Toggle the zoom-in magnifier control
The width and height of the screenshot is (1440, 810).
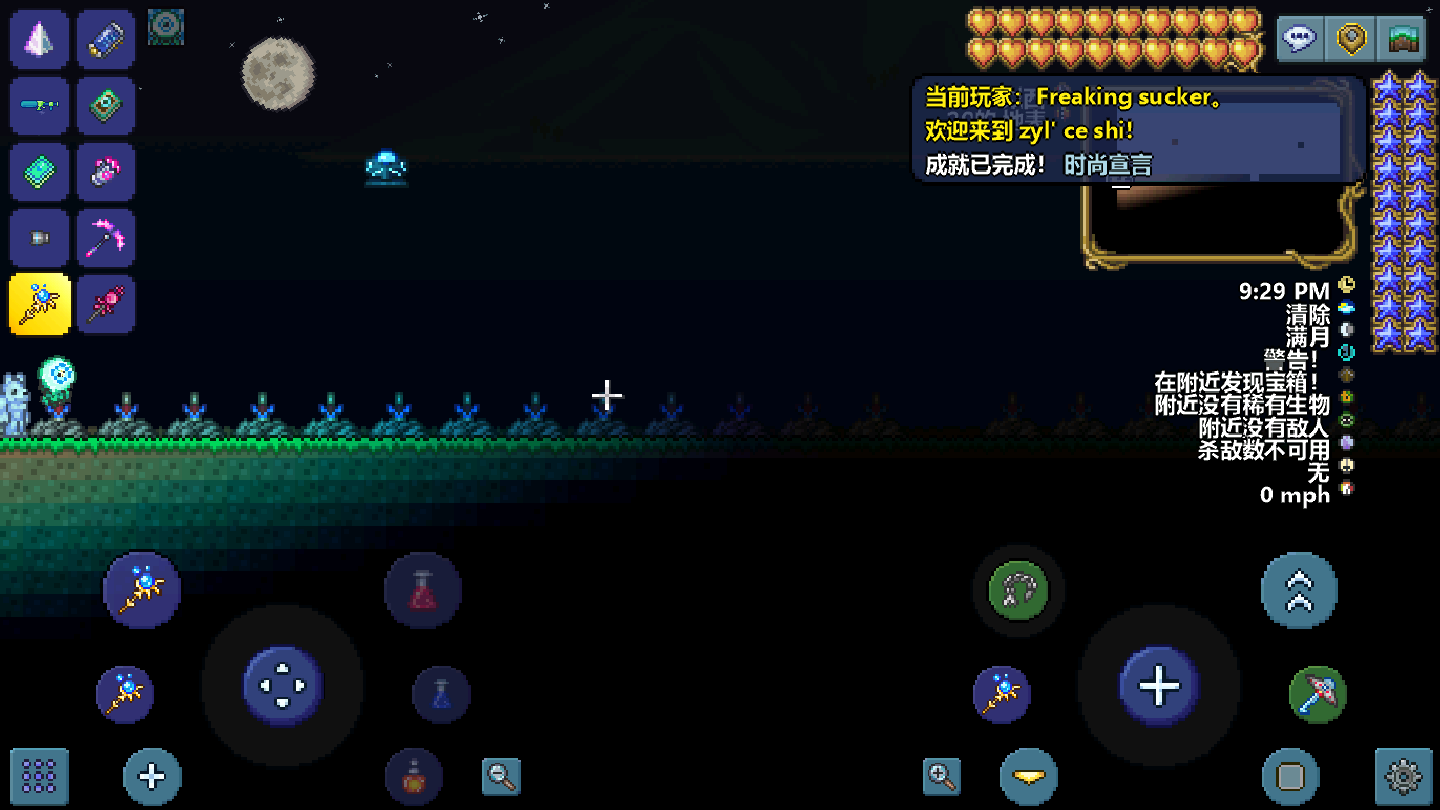tap(940, 775)
